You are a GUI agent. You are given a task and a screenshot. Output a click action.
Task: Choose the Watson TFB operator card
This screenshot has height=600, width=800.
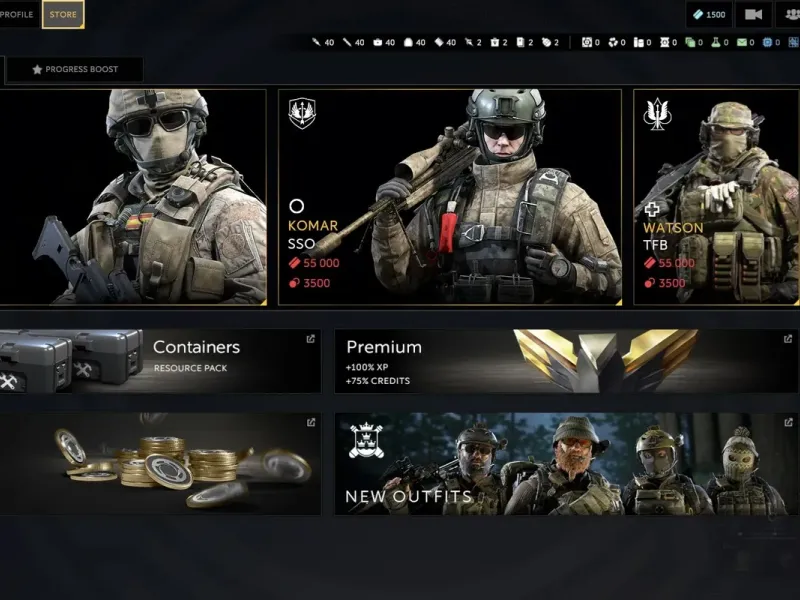[x=717, y=197]
